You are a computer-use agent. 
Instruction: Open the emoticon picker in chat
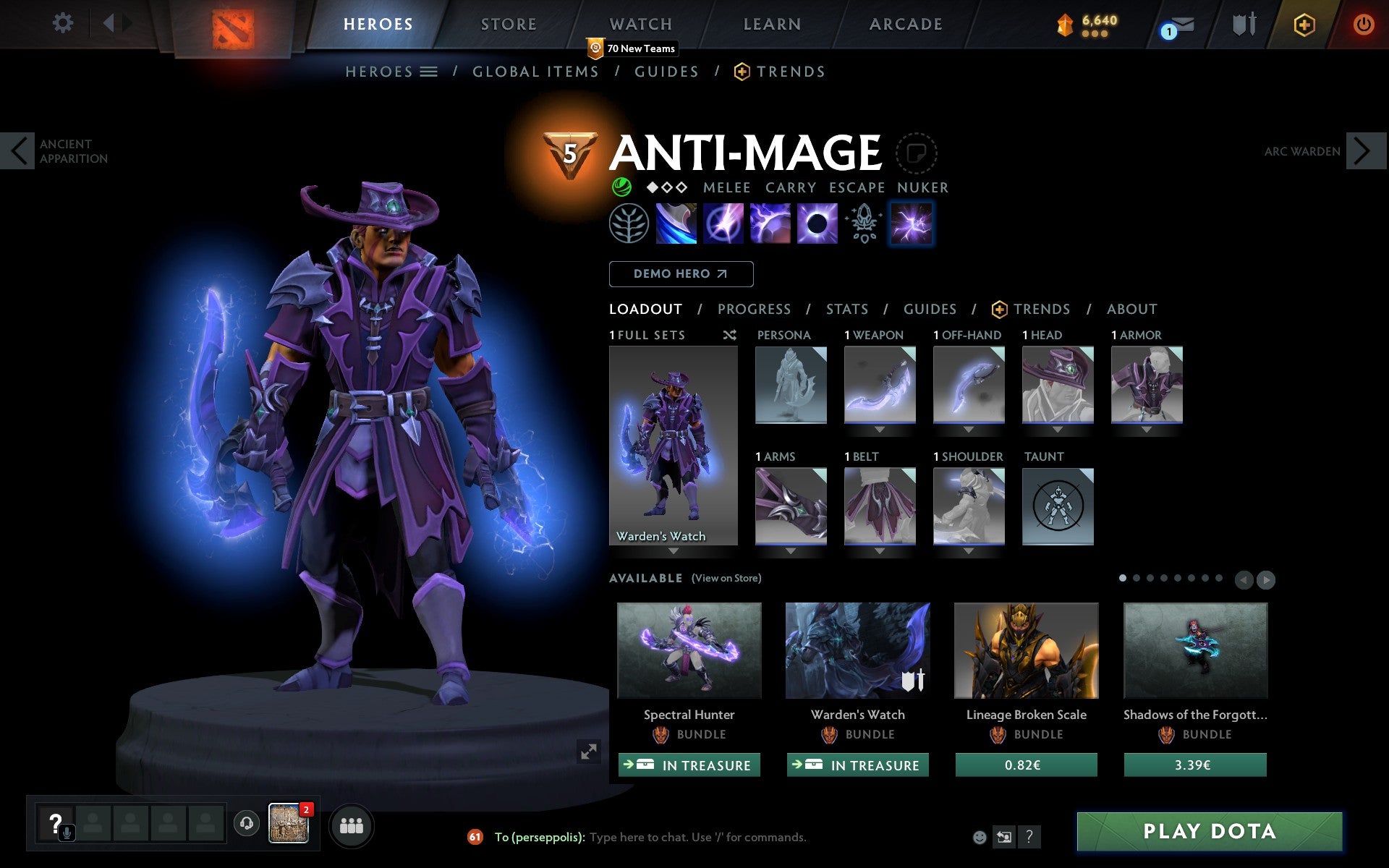(980, 837)
